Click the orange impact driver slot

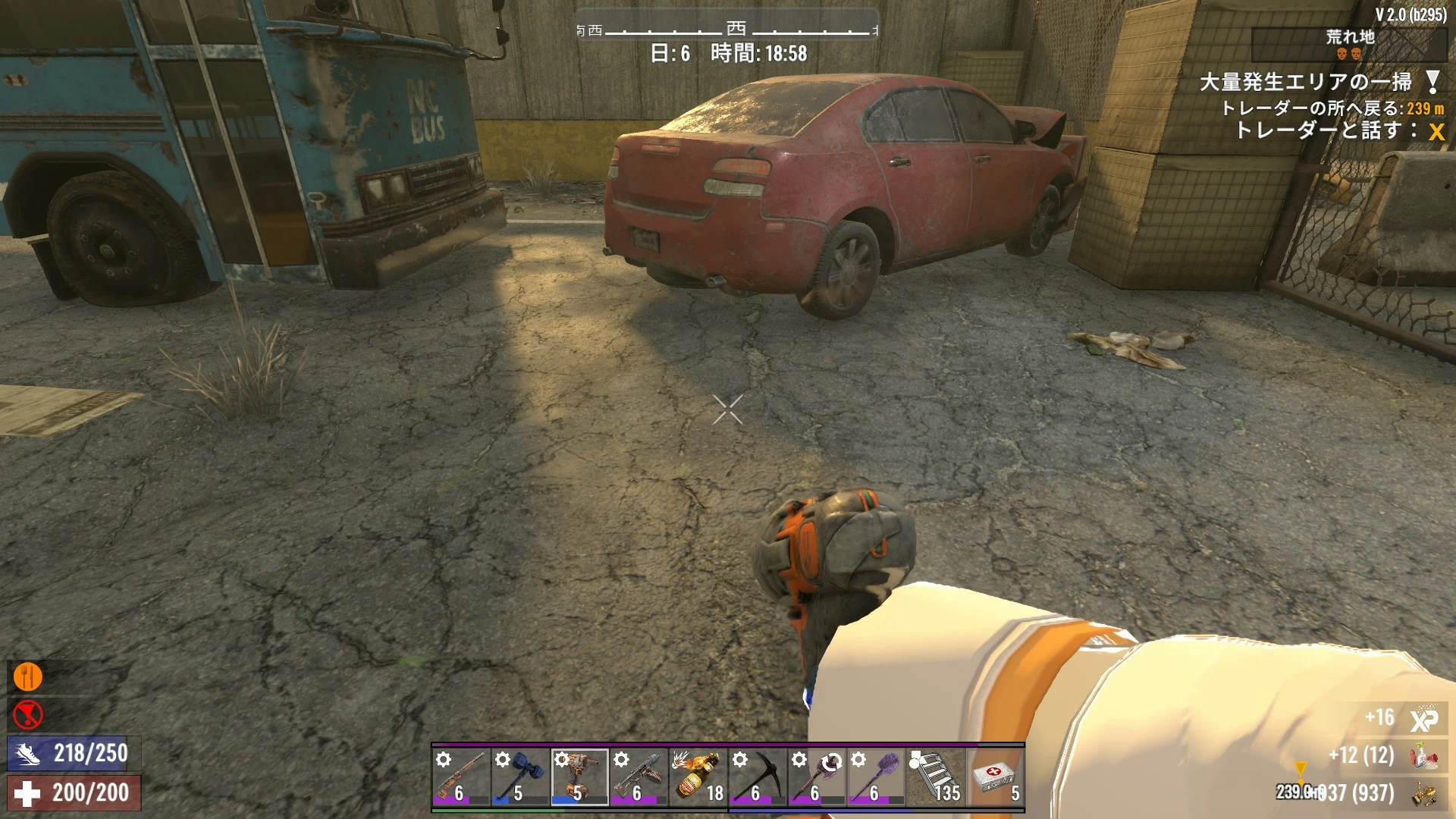[x=579, y=777]
